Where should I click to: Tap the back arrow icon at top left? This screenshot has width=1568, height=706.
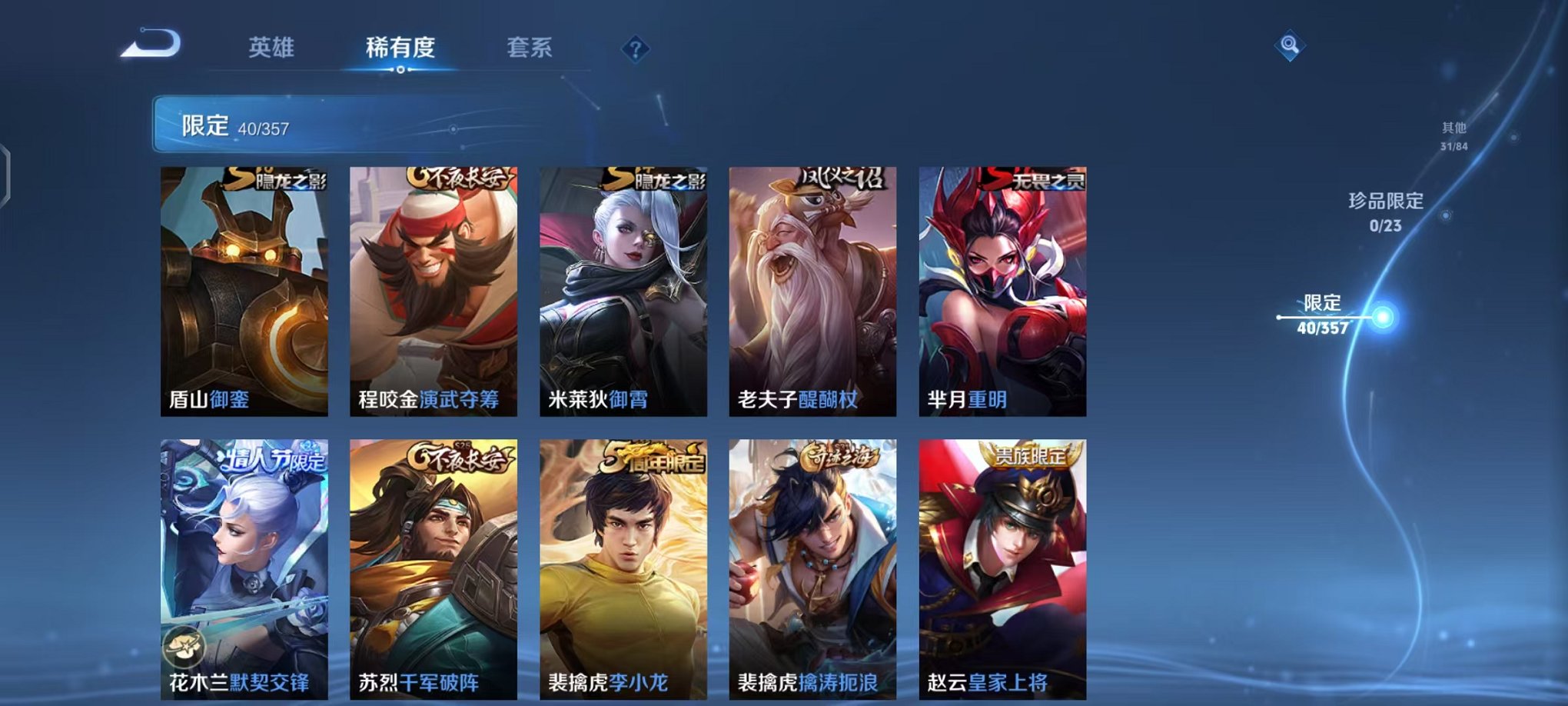148,46
